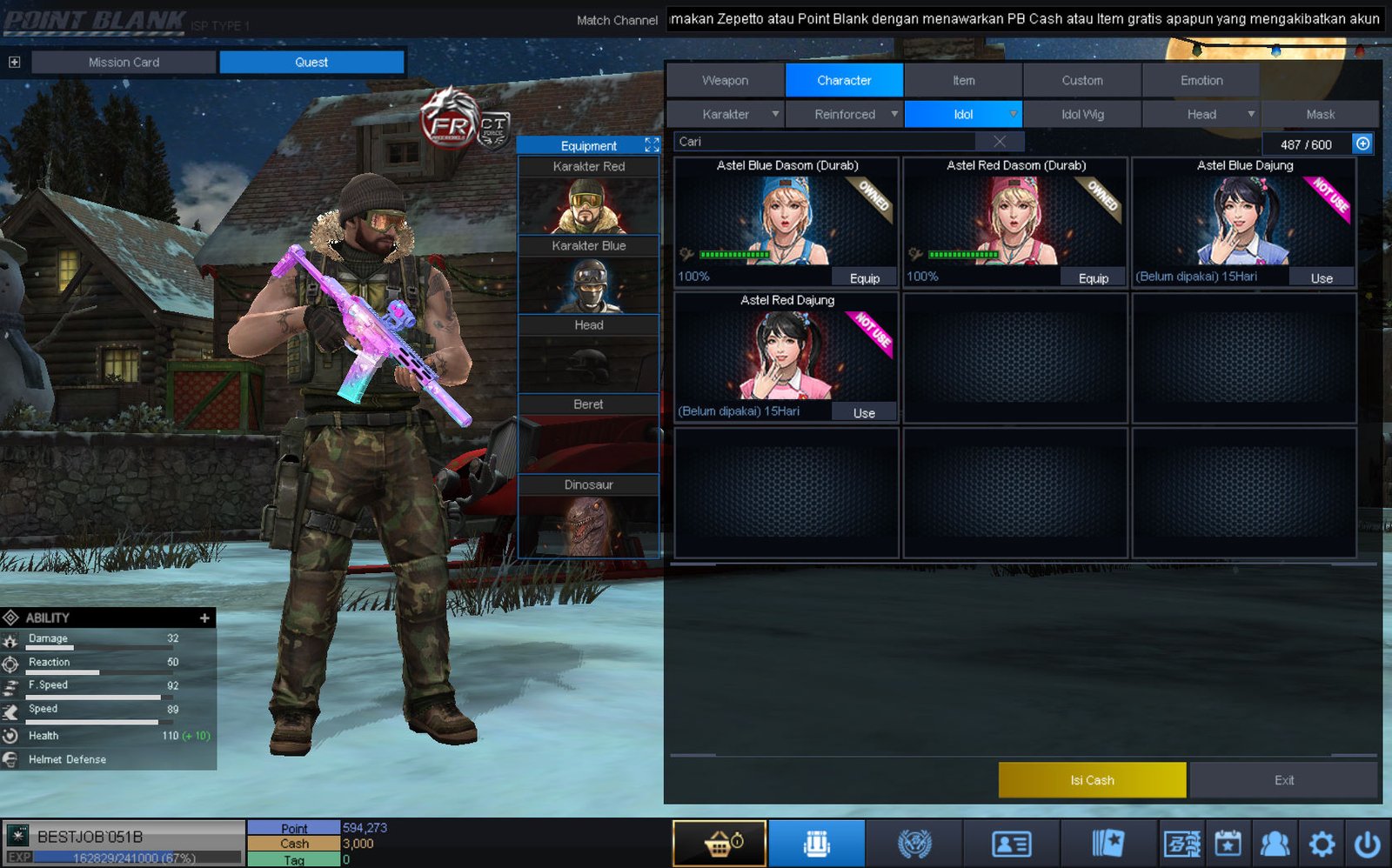The width and height of the screenshot is (1392, 868).
Task: Use the Astel Red Dajung idol
Action: pyautogui.click(x=864, y=413)
